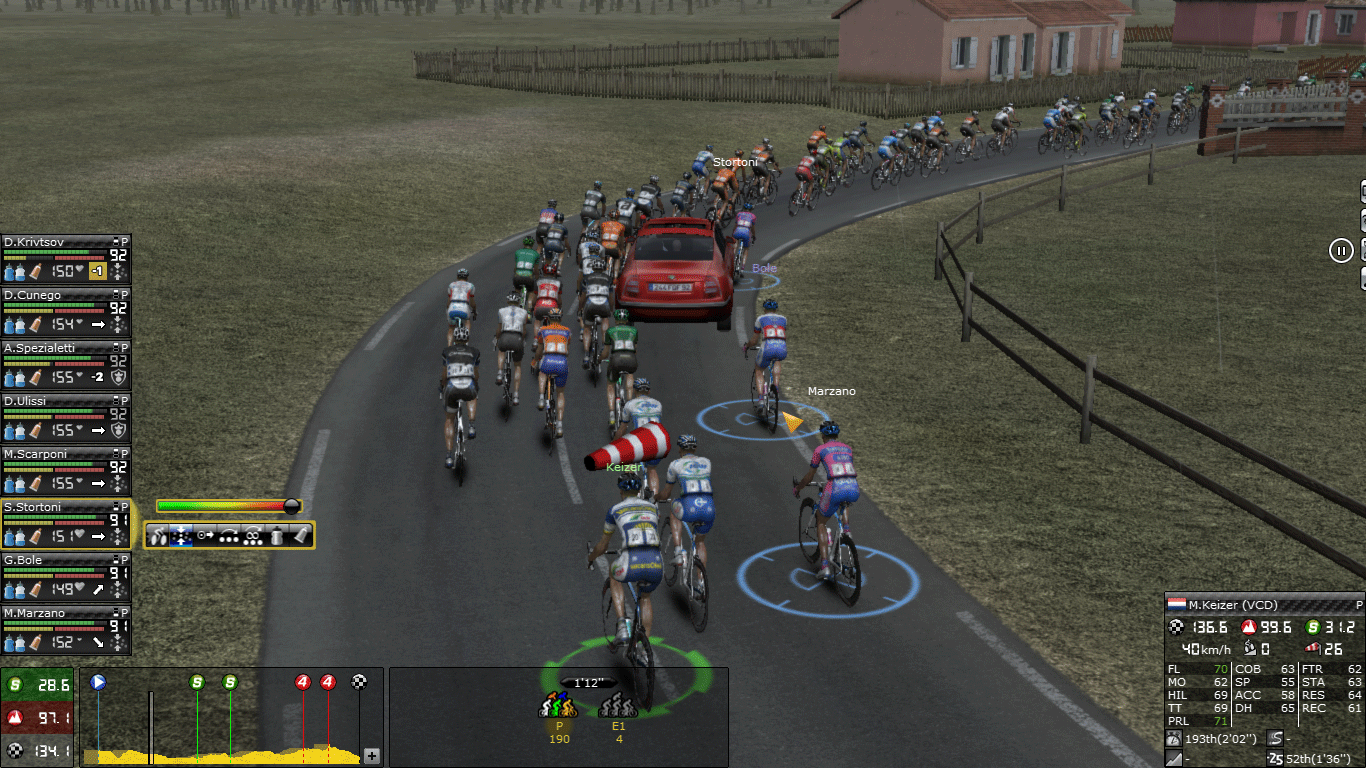Select the maintain position order icon

182,536
